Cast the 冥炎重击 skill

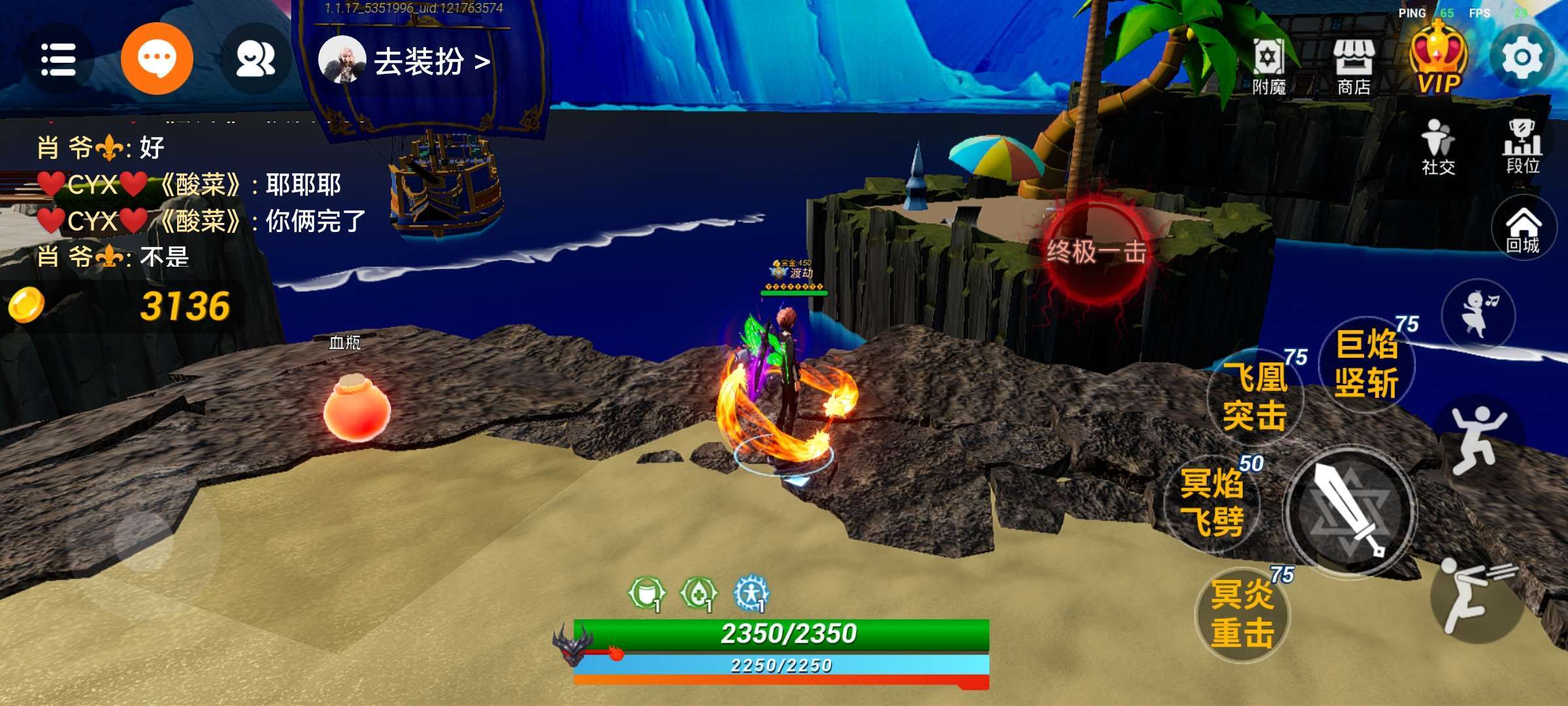(1242, 614)
